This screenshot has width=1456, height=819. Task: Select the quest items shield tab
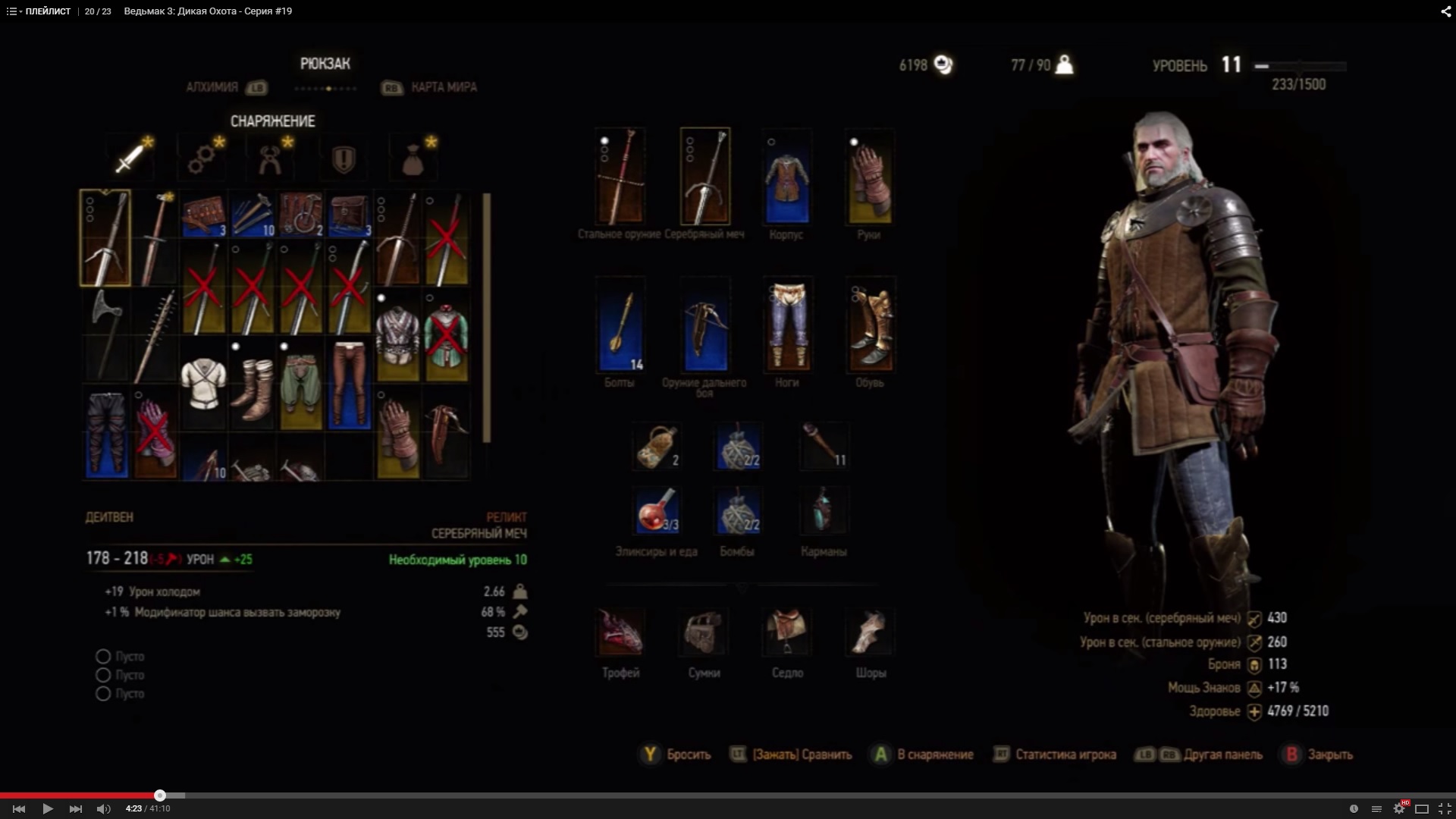click(344, 158)
